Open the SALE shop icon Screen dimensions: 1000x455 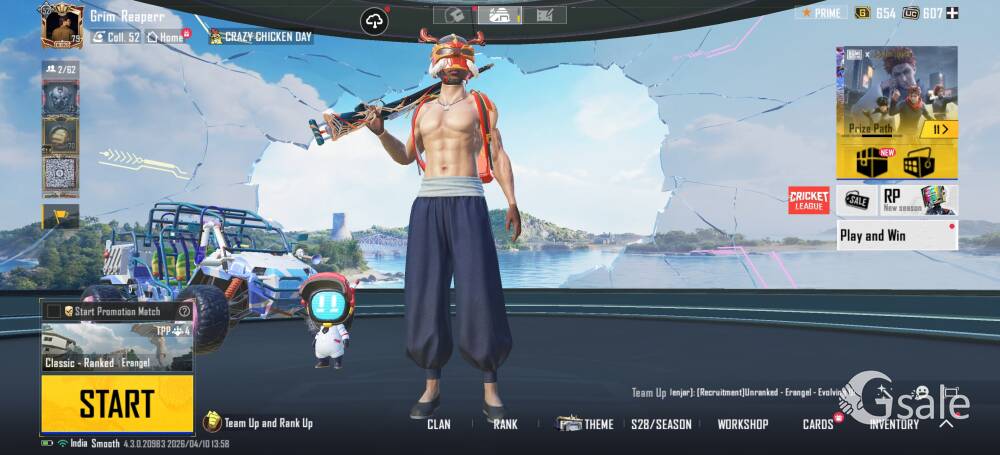click(x=856, y=200)
